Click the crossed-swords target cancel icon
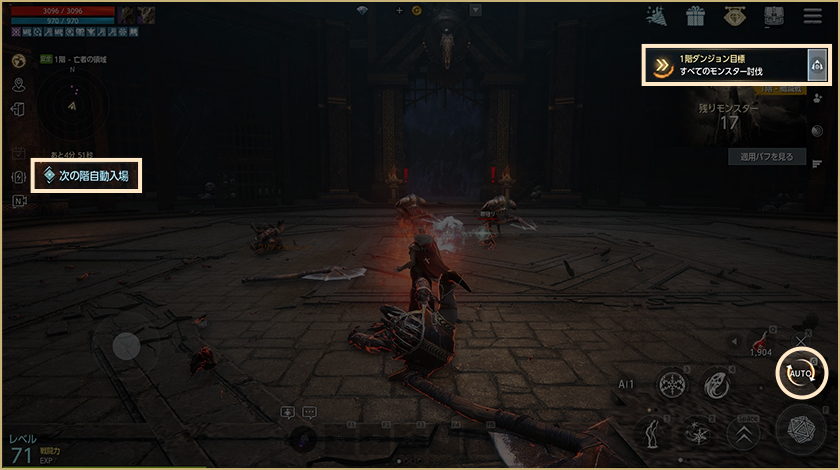 point(799,342)
